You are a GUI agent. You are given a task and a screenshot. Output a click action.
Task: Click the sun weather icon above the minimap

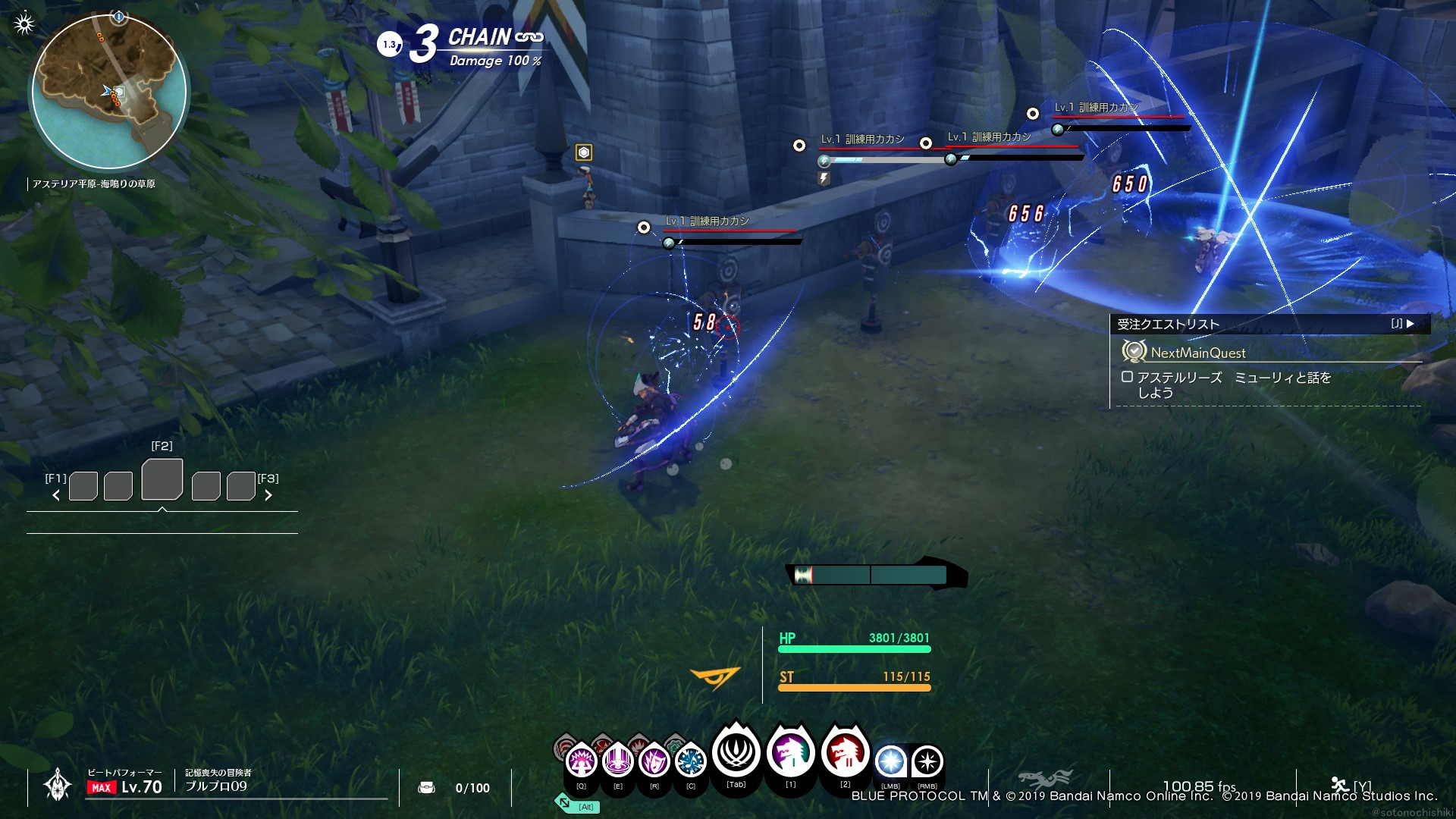click(x=24, y=24)
